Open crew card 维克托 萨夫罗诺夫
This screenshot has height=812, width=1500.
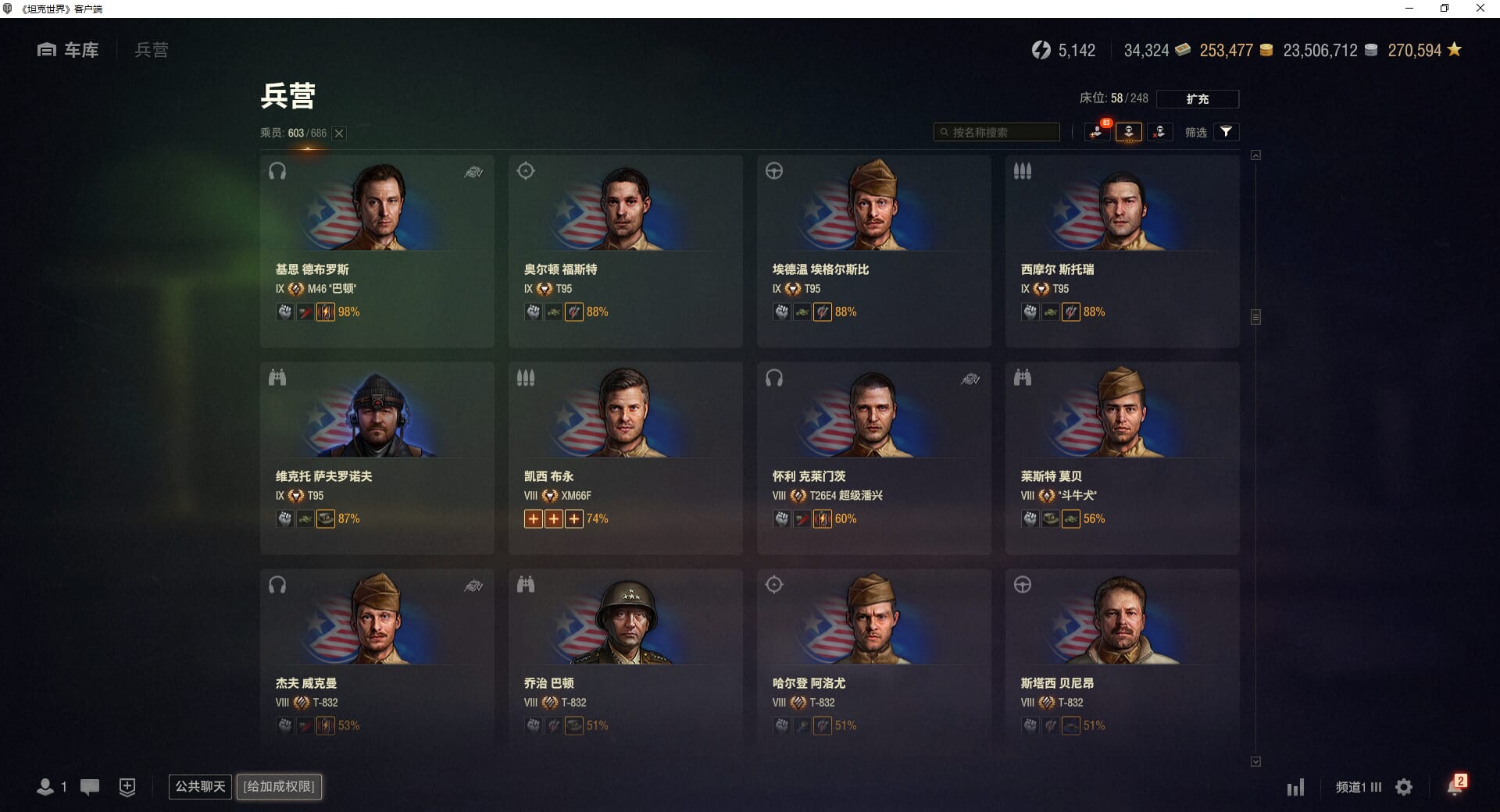coord(377,457)
